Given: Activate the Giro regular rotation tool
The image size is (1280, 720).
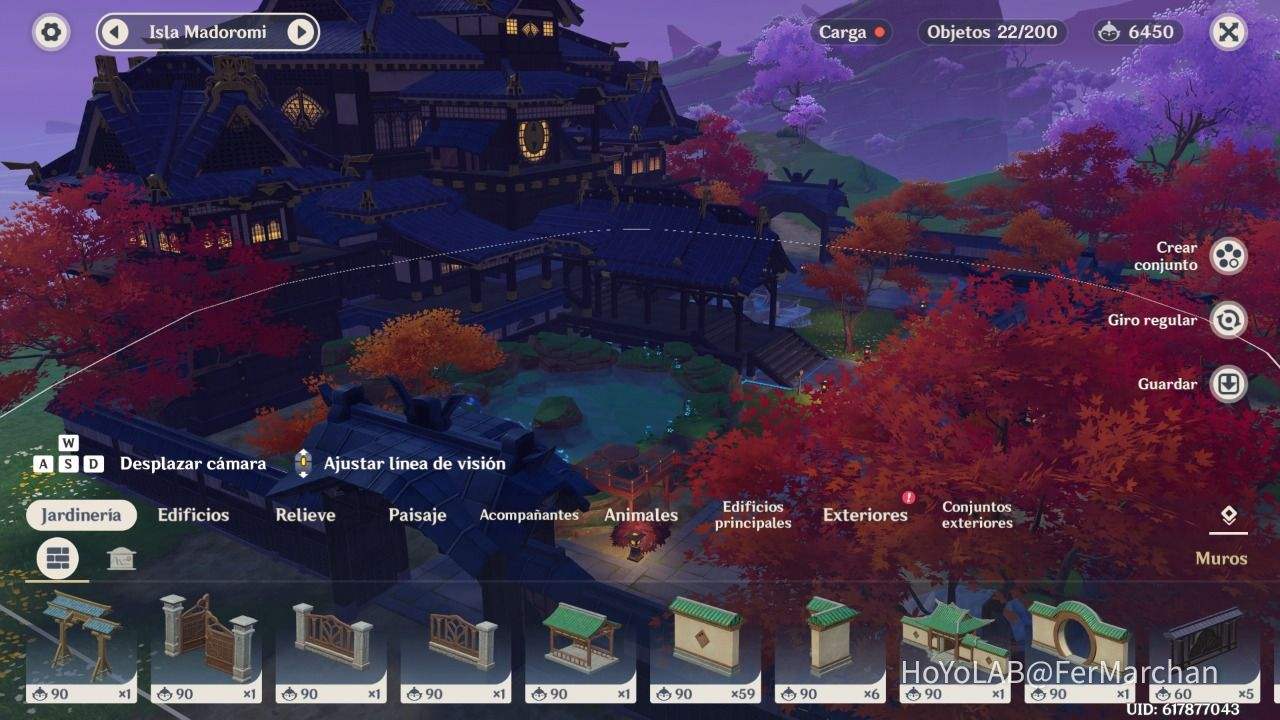Looking at the screenshot, I should tap(1228, 321).
